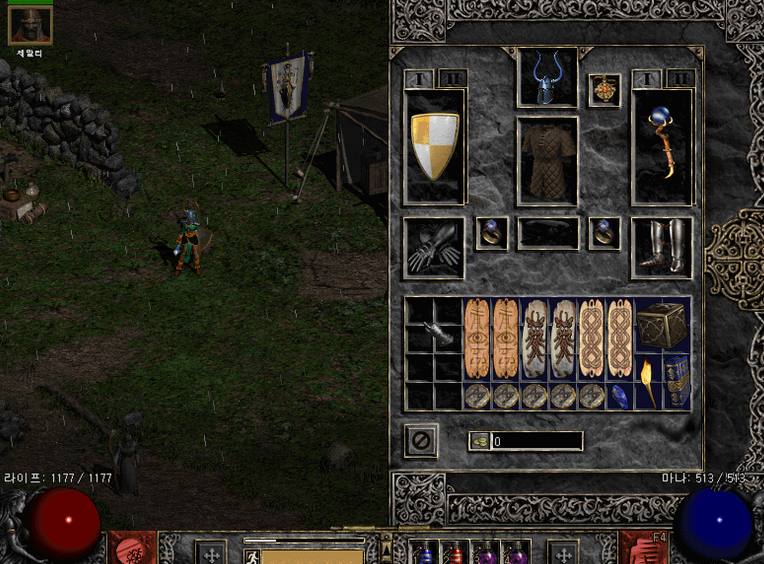Select the blue orb weapon
764x564 pixels.
661,146
